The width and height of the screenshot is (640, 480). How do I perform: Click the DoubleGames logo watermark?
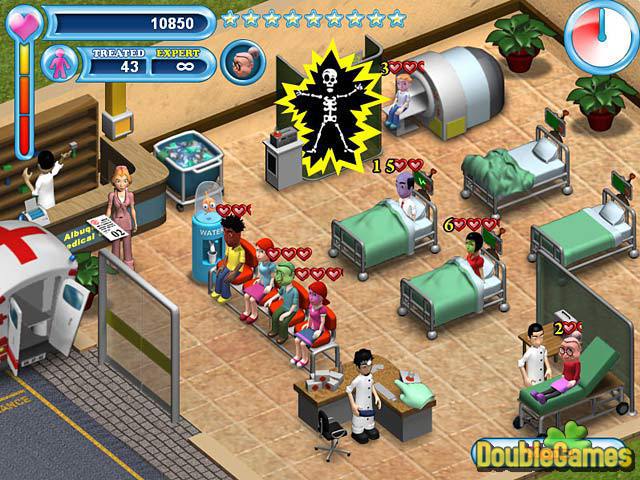tap(553, 454)
